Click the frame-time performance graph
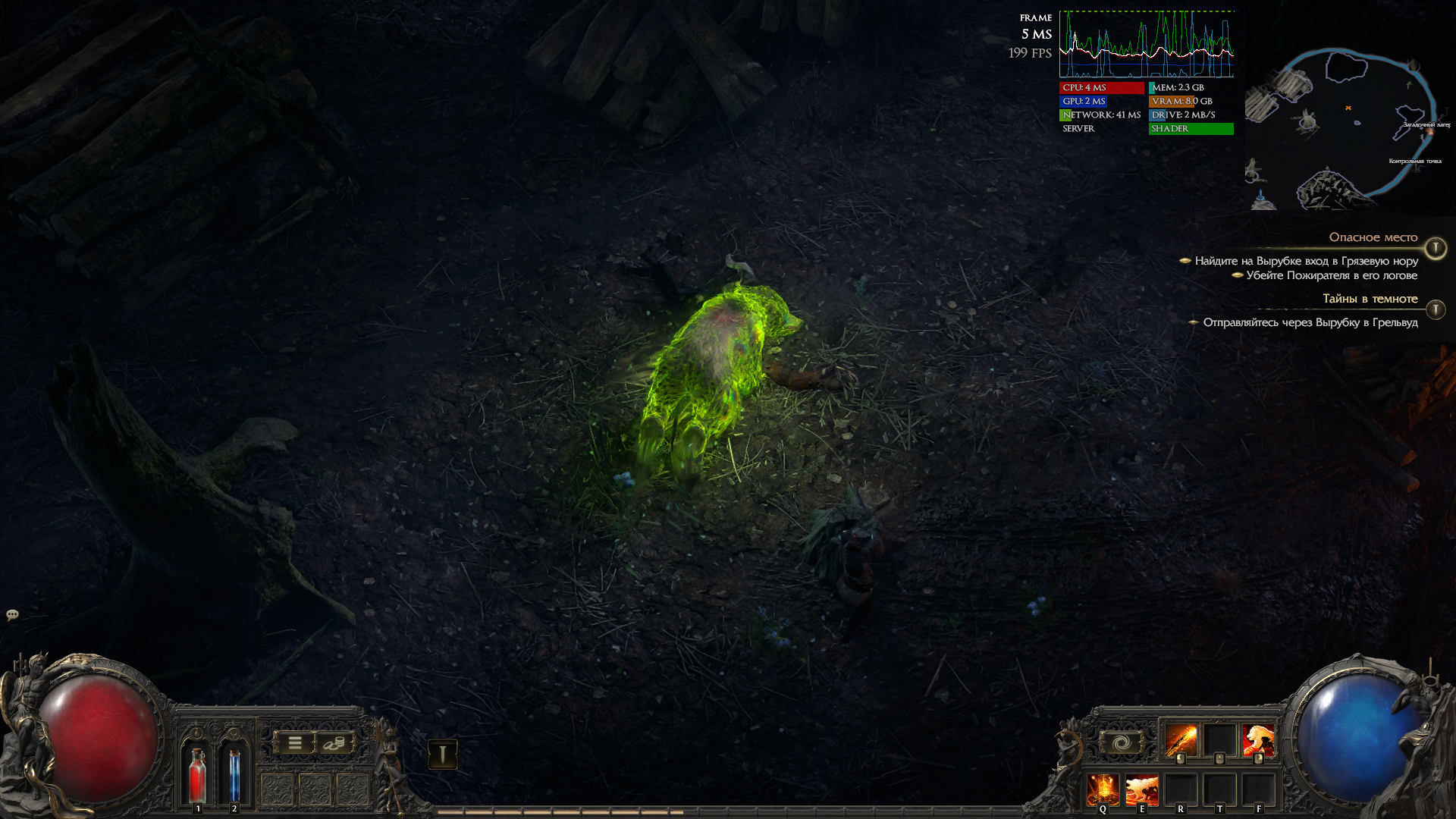This screenshot has height=819, width=1456. [x=1146, y=44]
